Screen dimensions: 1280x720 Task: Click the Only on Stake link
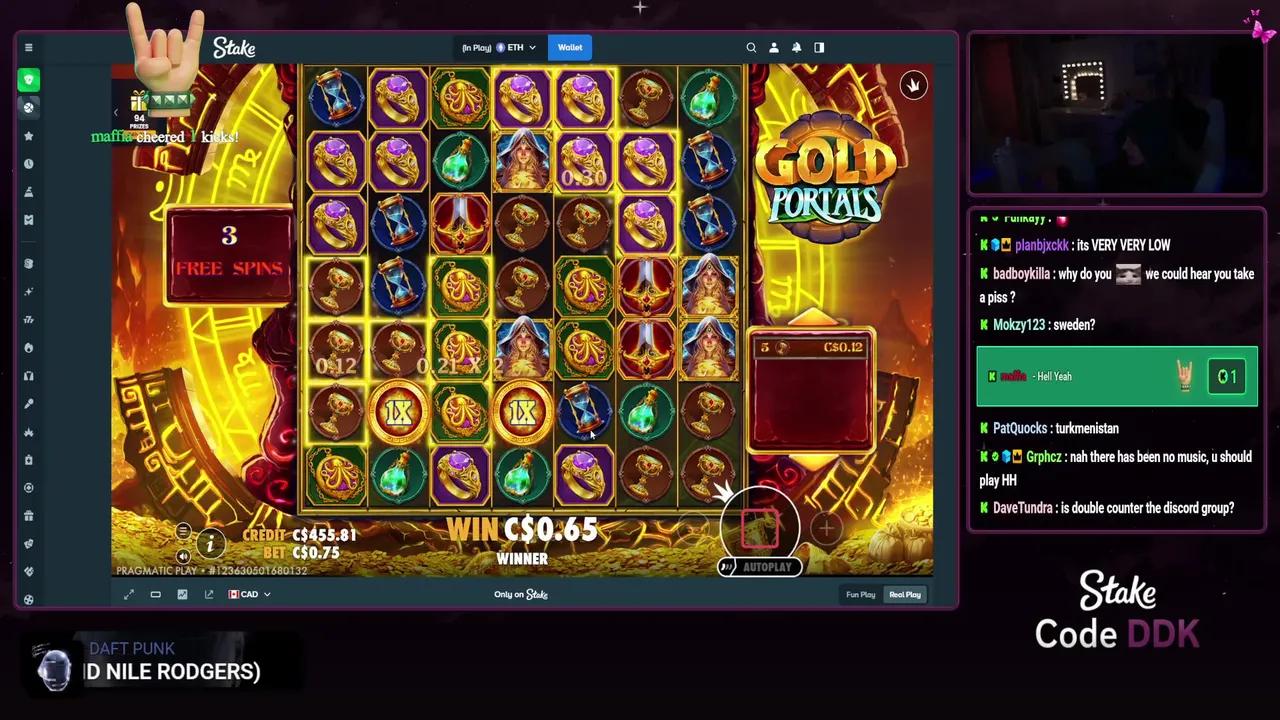coord(520,594)
